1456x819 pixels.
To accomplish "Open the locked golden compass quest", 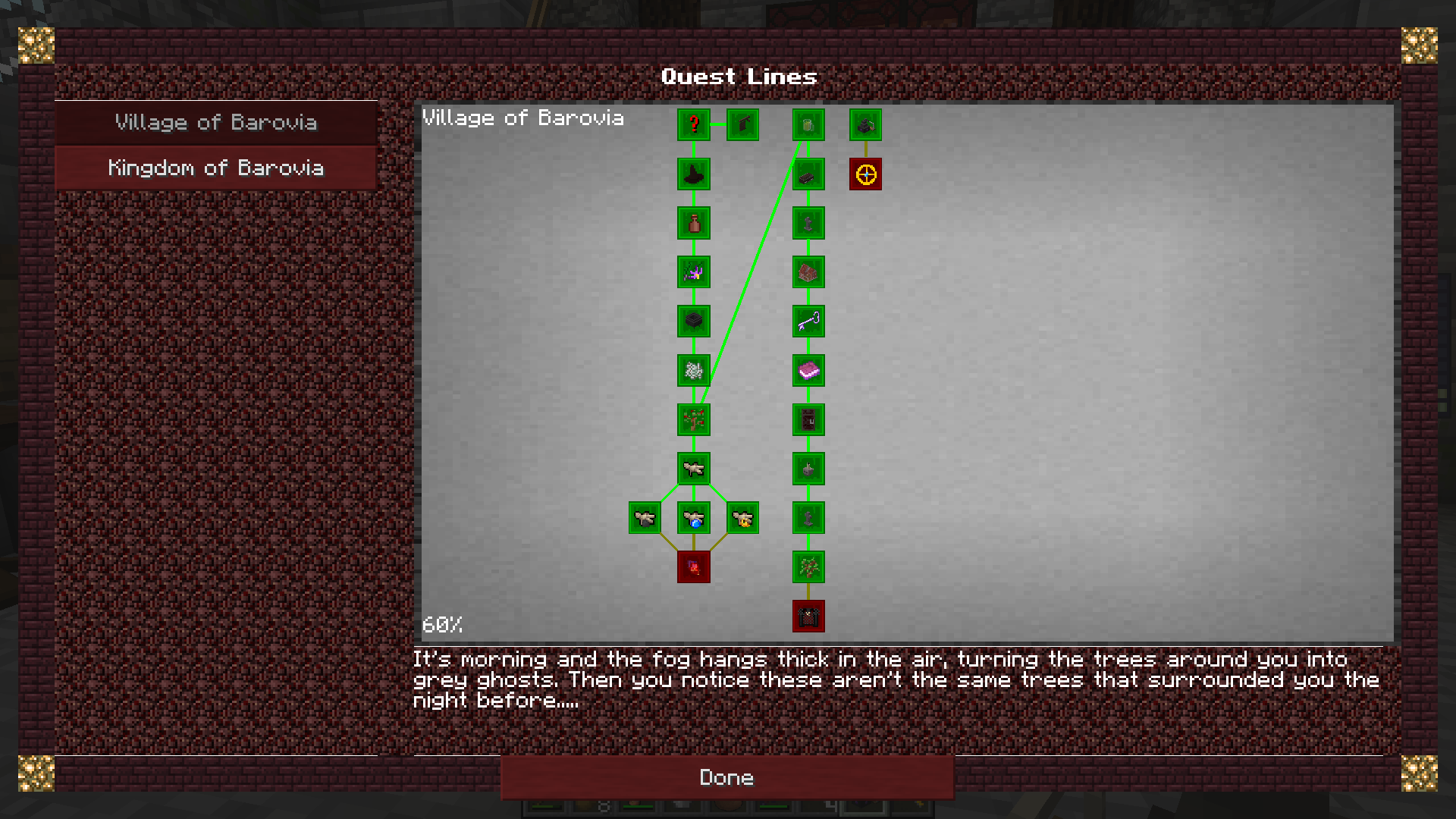I will (865, 174).
